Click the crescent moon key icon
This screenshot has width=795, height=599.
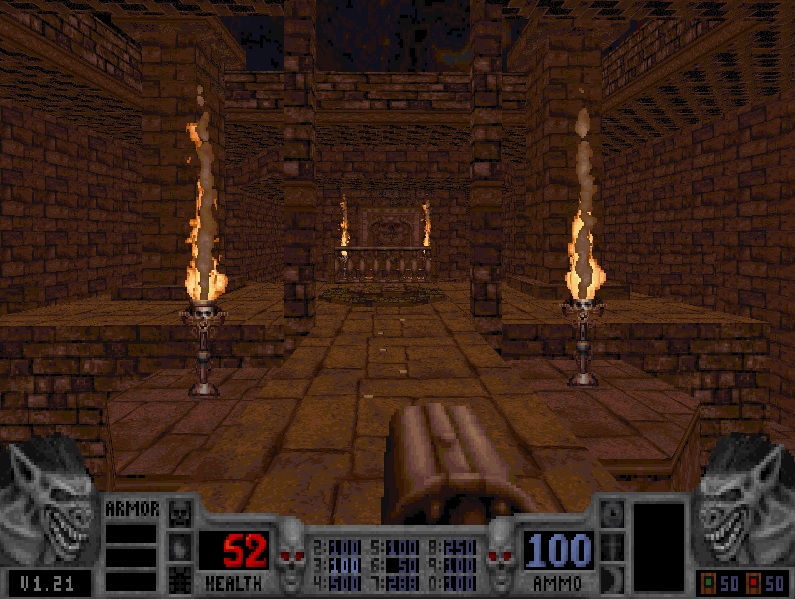[x=614, y=579]
